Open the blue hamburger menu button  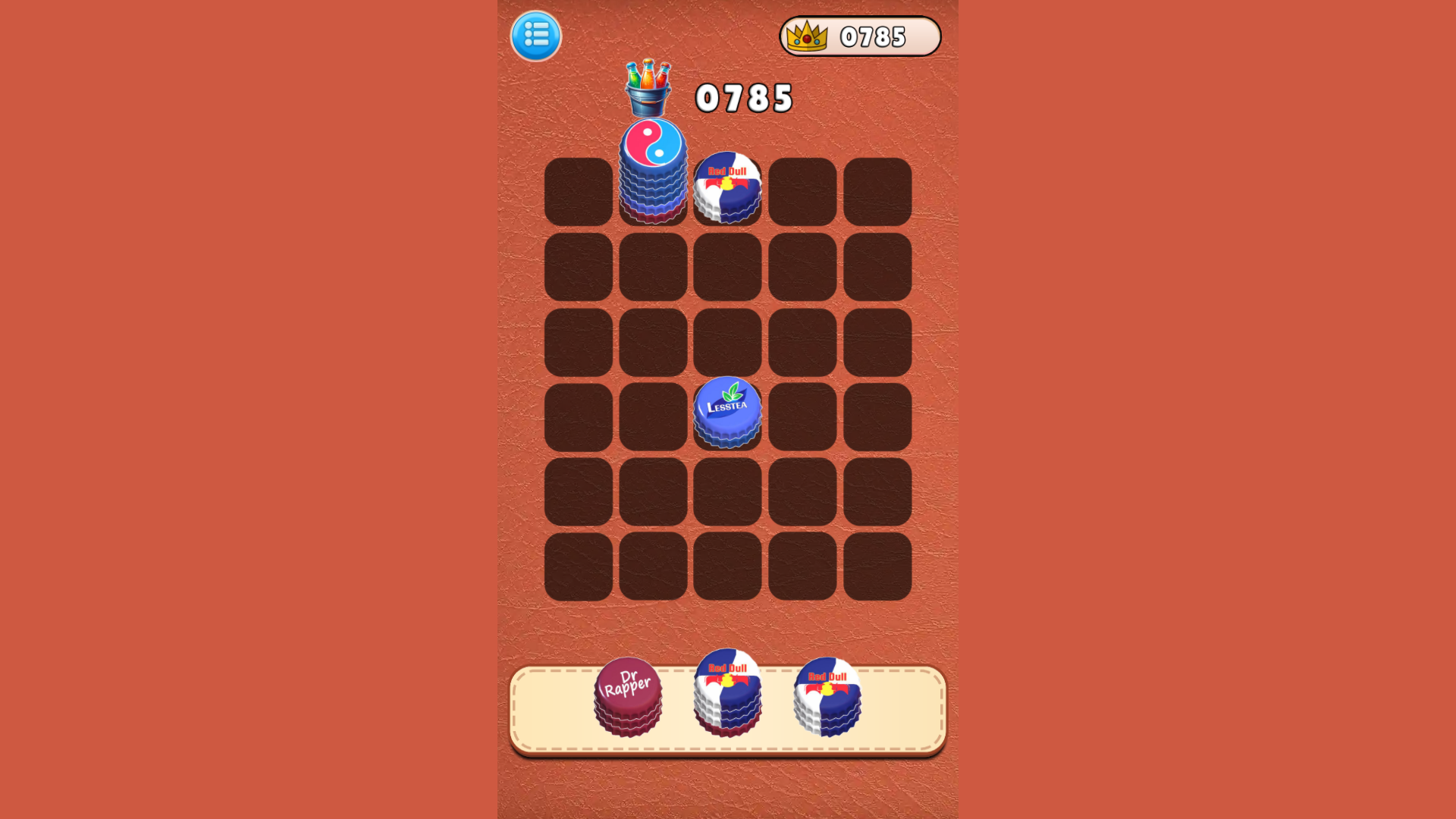click(x=536, y=36)
